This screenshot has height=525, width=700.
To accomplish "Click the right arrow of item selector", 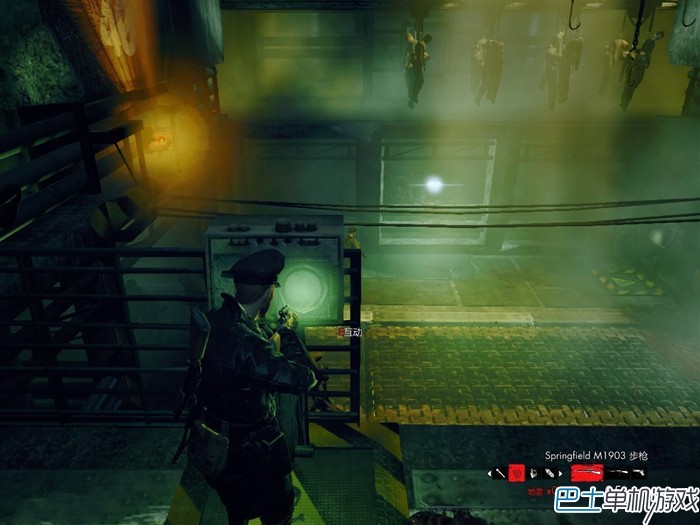I will pos(560,473).
